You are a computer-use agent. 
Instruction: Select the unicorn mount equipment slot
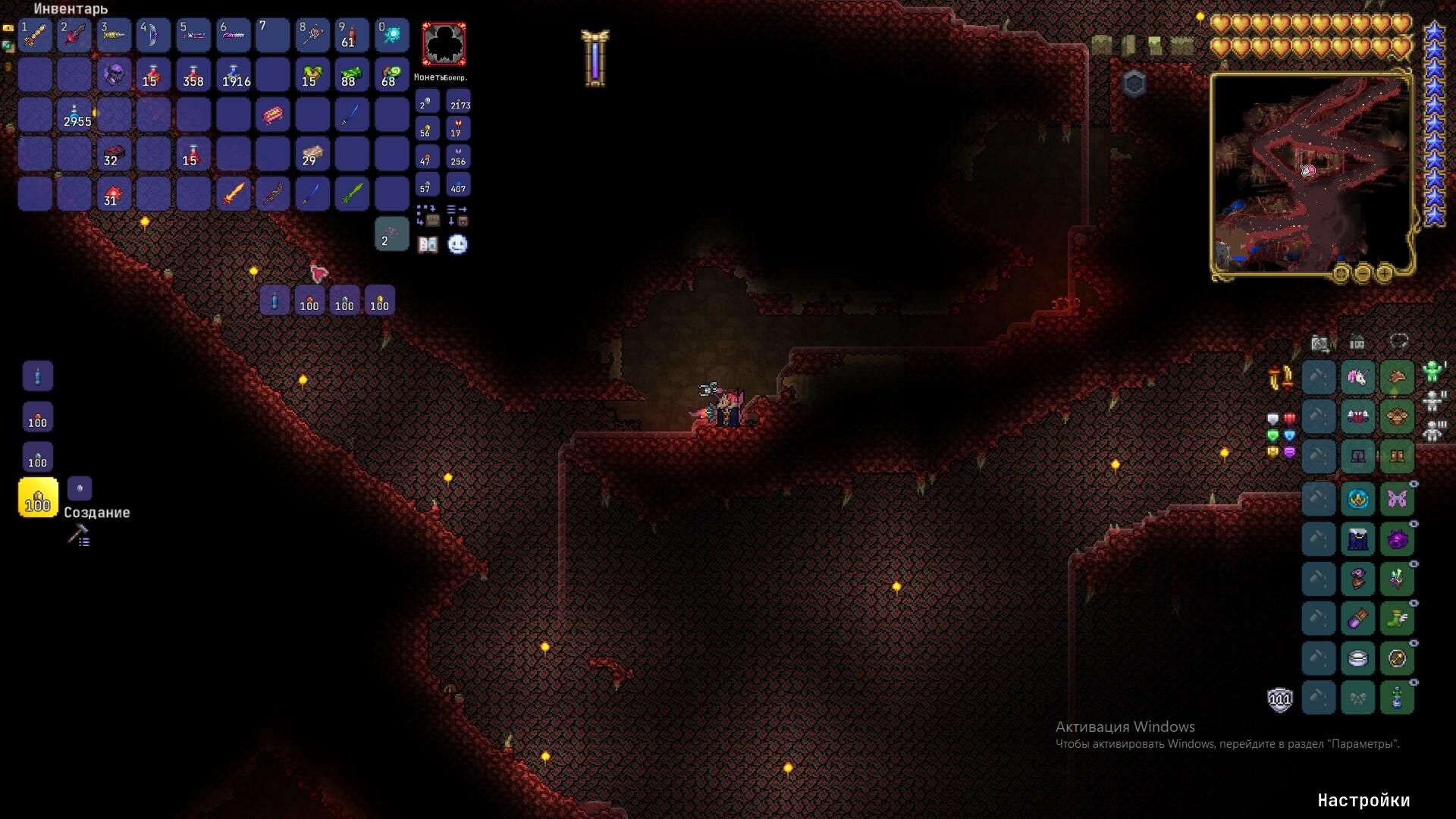click(x=1357, y=377)
